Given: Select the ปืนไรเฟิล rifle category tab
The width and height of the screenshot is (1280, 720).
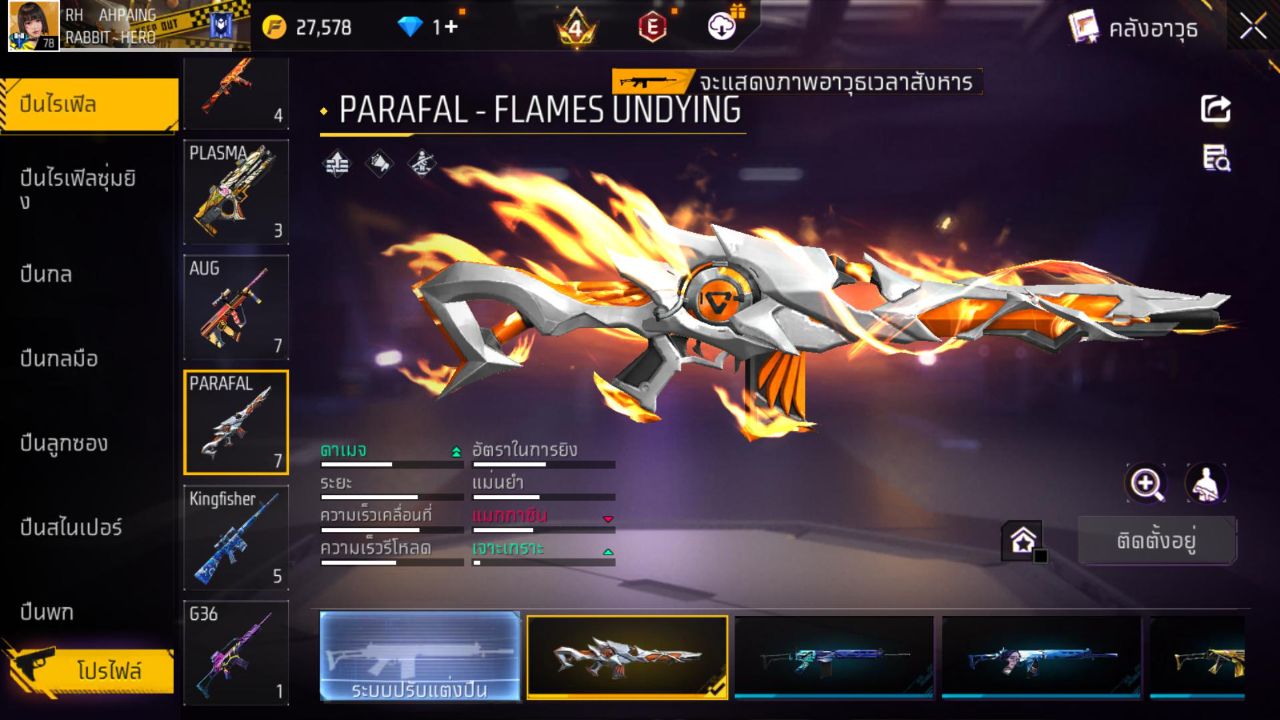Looking at the screenshot, I should click(x=90, y=105).
